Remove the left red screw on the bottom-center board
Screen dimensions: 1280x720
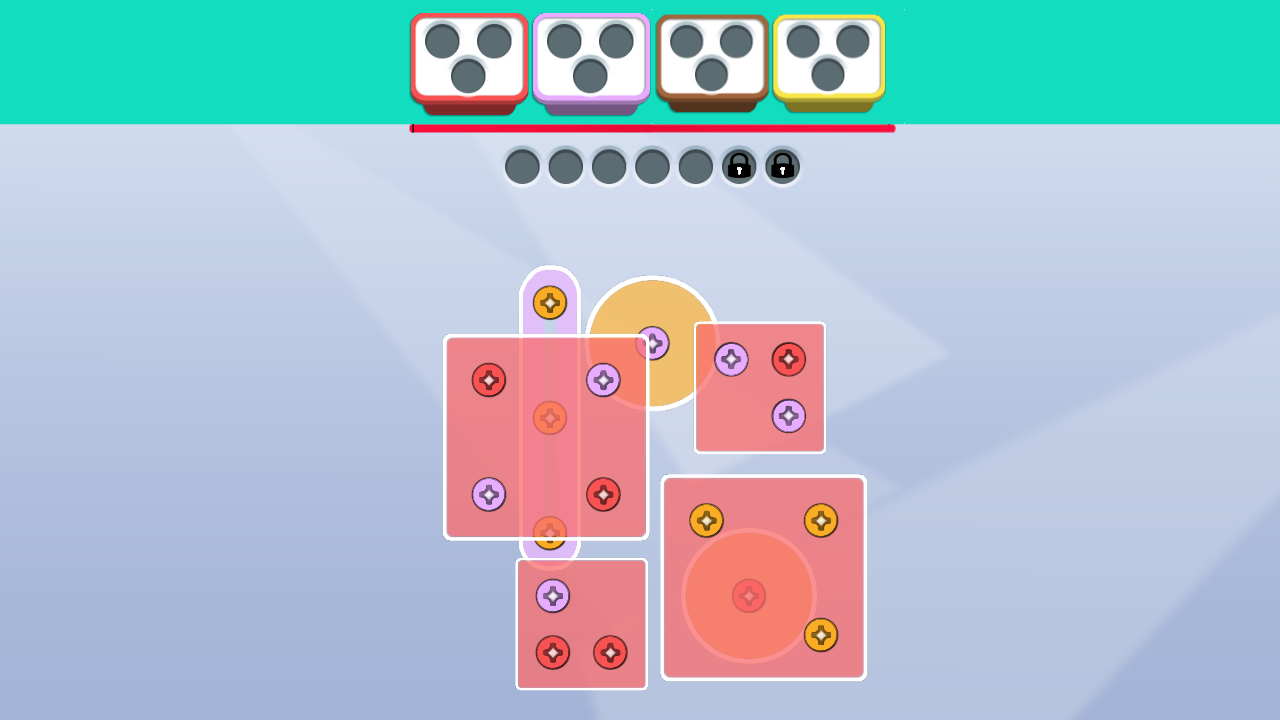tap(554, 654)
